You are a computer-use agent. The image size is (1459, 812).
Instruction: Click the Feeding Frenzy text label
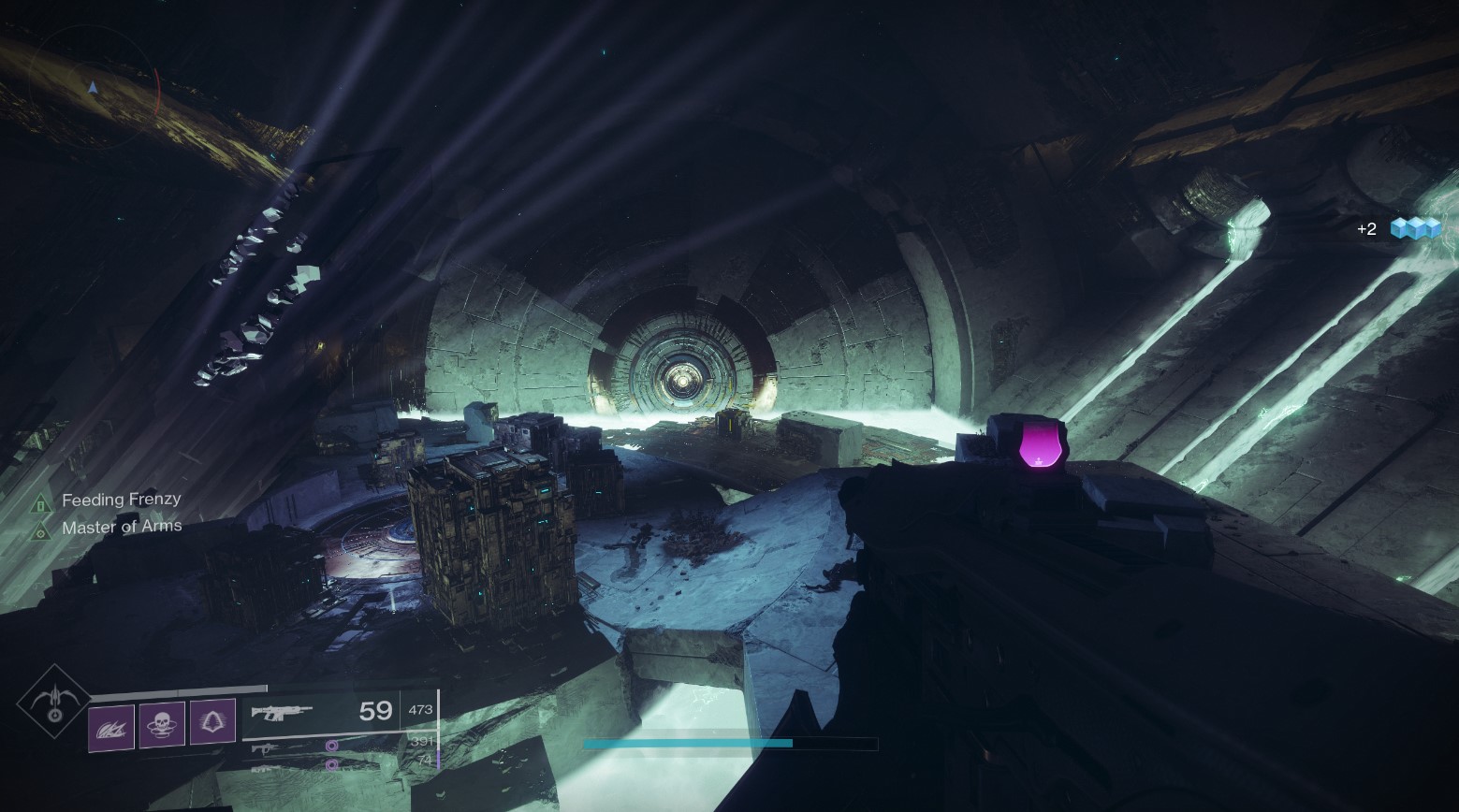121,499
